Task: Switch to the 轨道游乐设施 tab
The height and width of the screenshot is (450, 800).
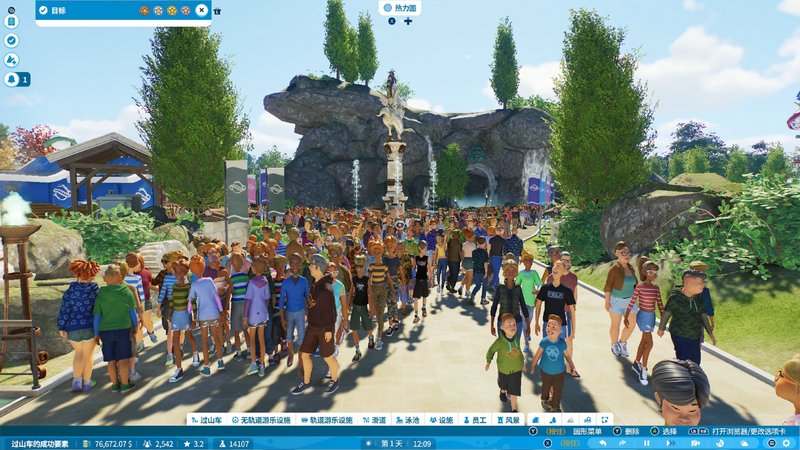Action: [x=334, y=420]
